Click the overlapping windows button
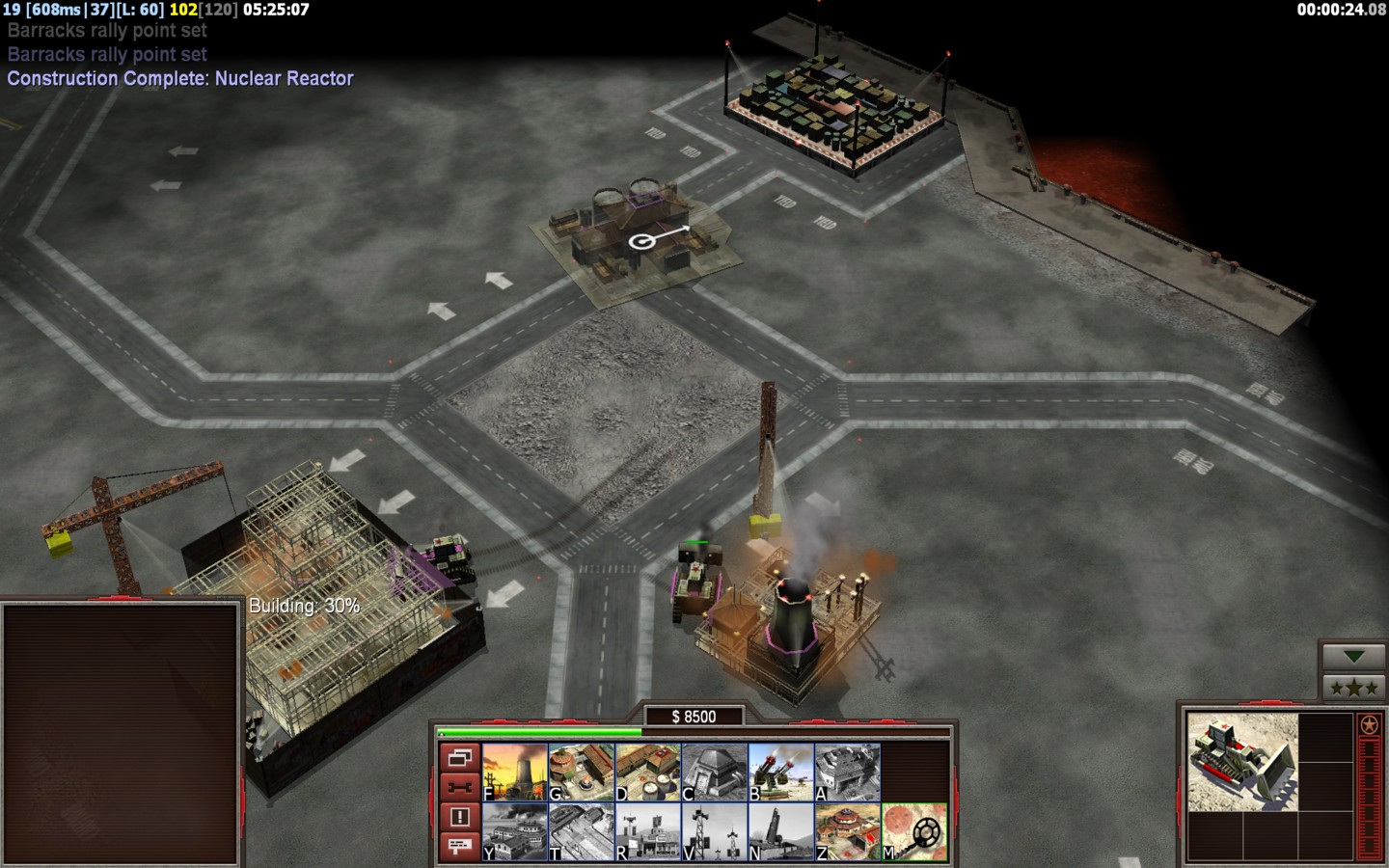This screenshot has height=868, width=1389. click(460, 758)
